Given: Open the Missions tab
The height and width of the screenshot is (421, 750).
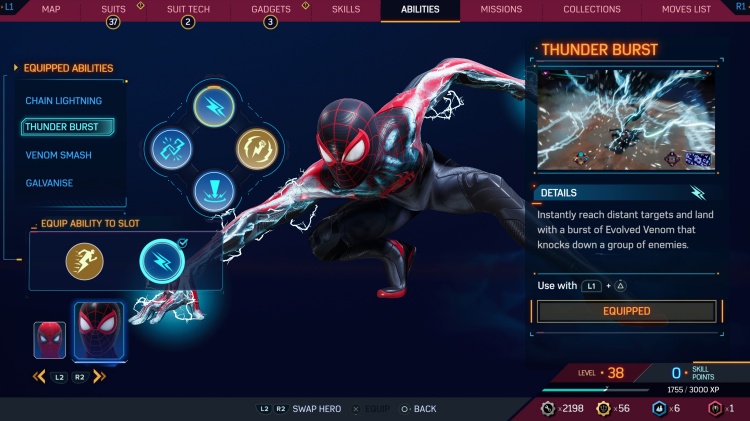Looking at the screenshot, I should (x=501, y=10).
